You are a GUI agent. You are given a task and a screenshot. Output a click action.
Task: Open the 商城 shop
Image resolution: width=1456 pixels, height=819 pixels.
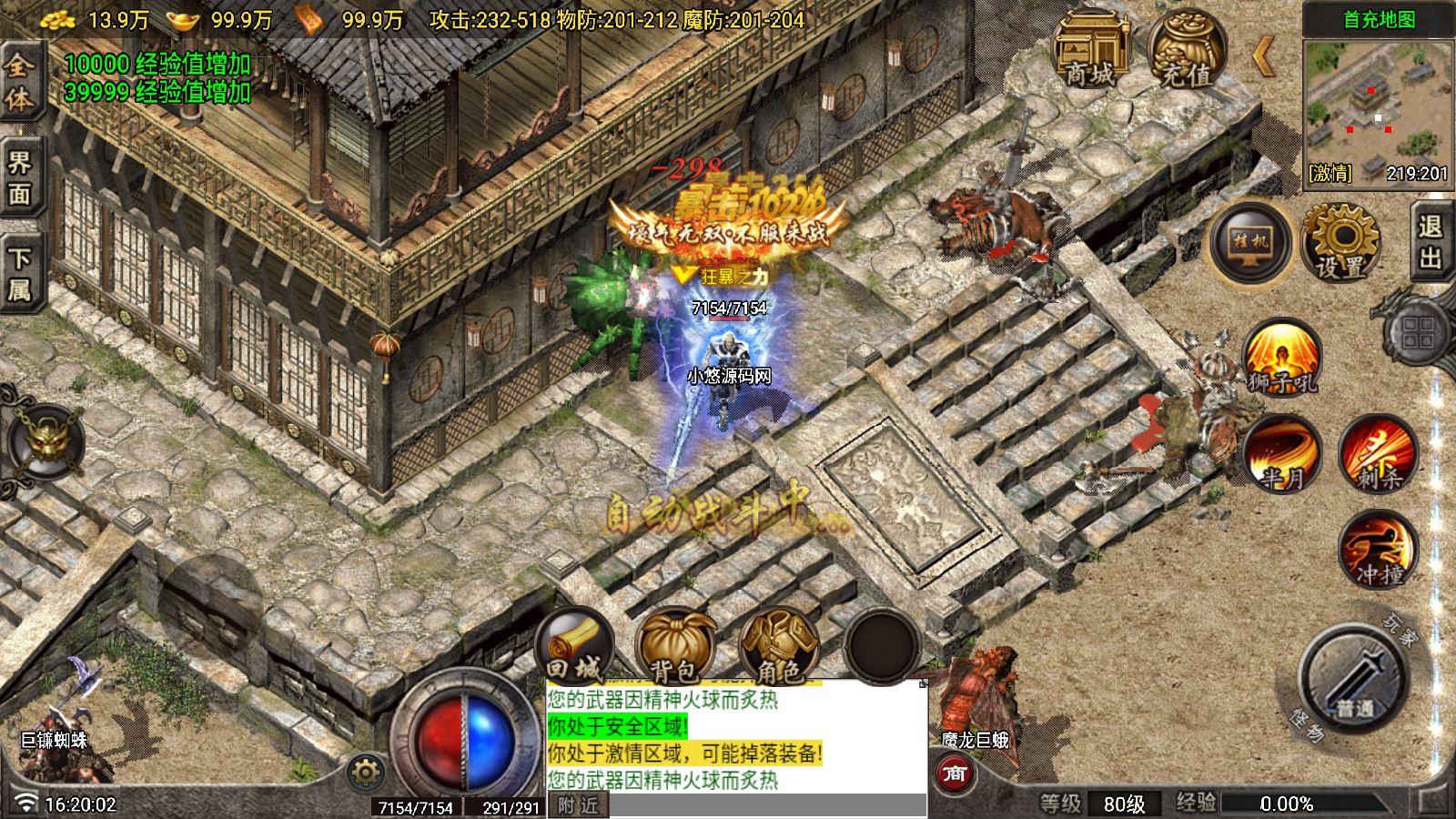coord(1090,50)
